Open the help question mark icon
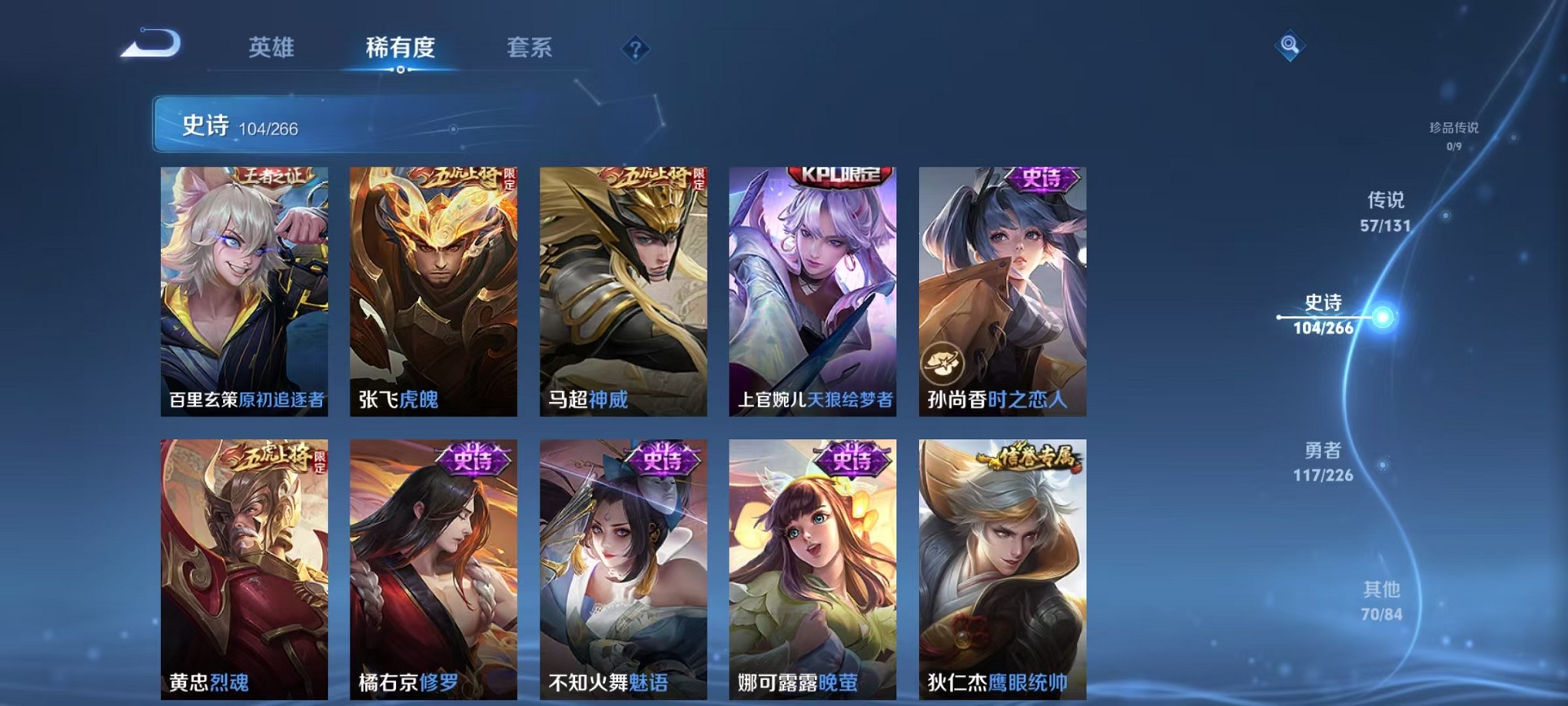The width and height of the screenshot is (1568, 706). pos(635,50)
